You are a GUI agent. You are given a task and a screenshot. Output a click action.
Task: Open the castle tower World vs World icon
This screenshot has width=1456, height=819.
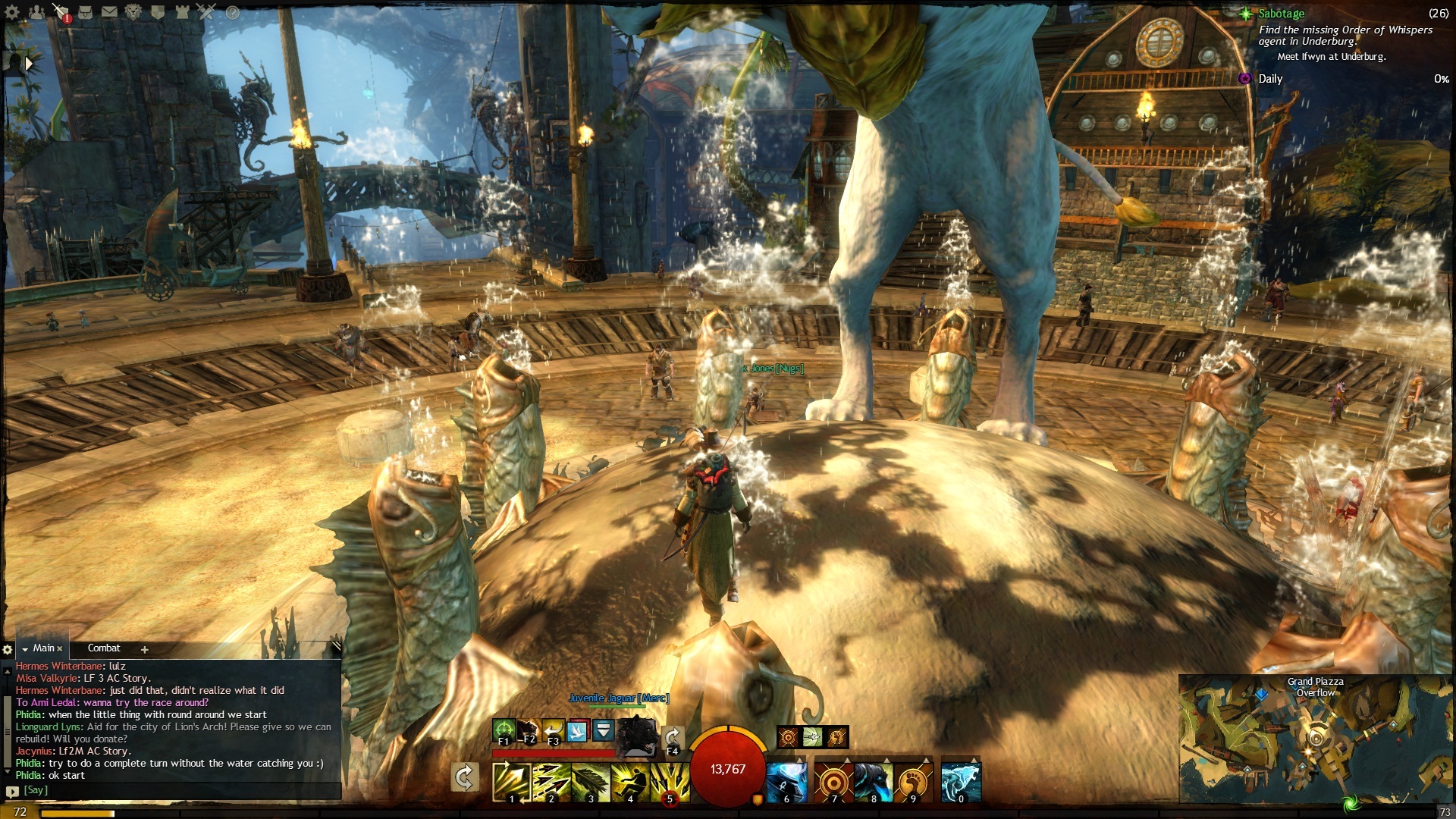182,12
